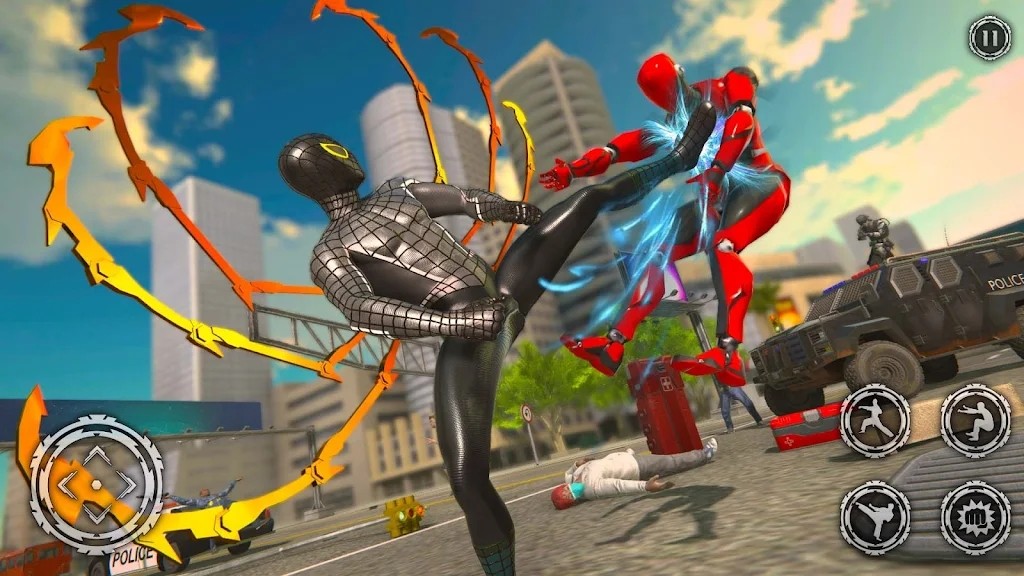Pause the game
Screen dimensions: 1024x576
(x=989, y=38)
